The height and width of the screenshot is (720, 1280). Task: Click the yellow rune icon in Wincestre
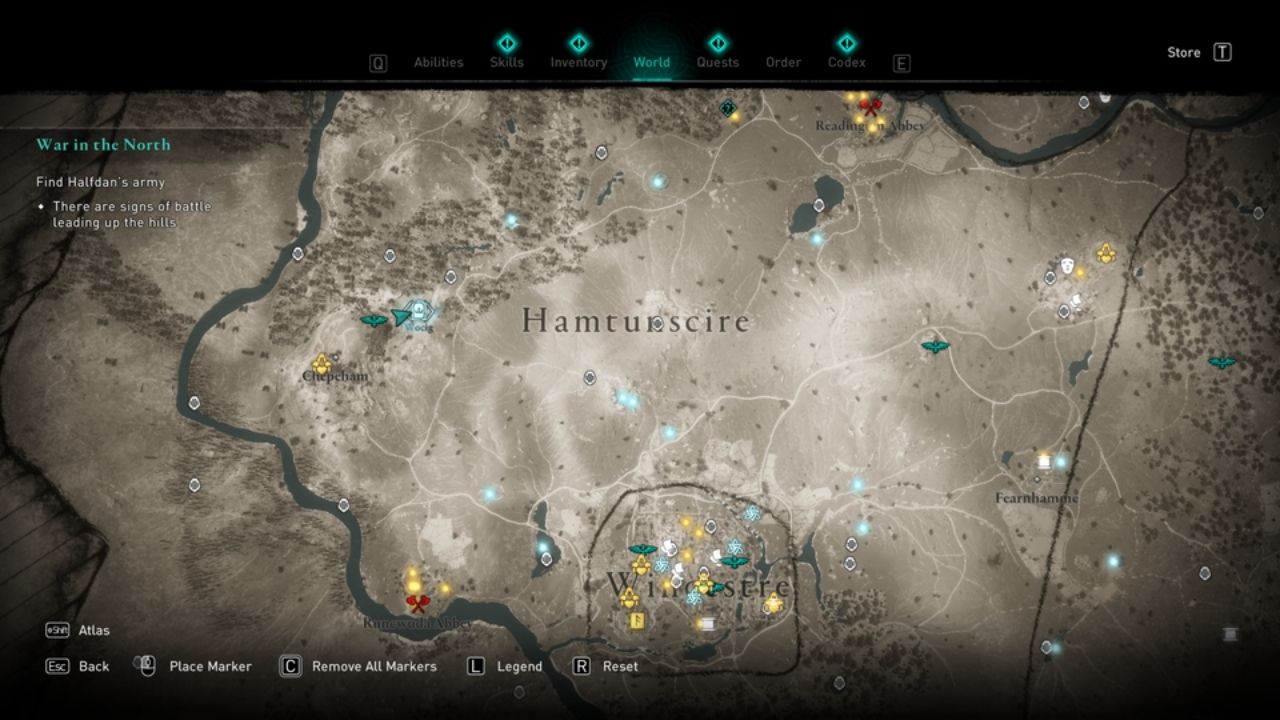click(638, 622)
